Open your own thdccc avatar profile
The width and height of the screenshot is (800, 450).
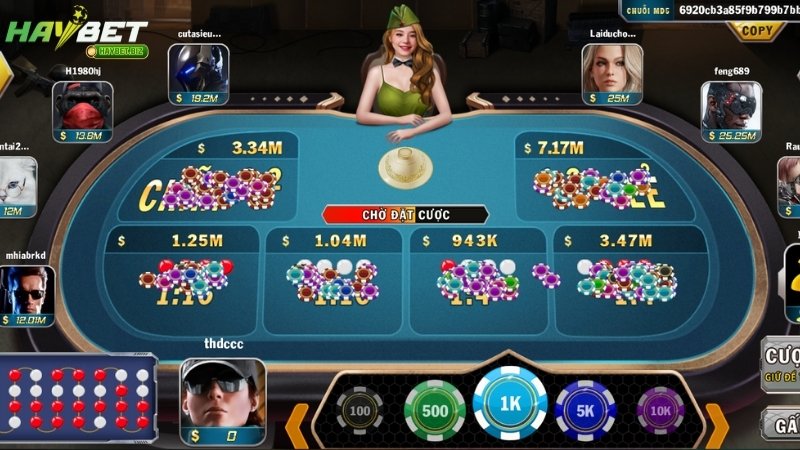(222, 393)
